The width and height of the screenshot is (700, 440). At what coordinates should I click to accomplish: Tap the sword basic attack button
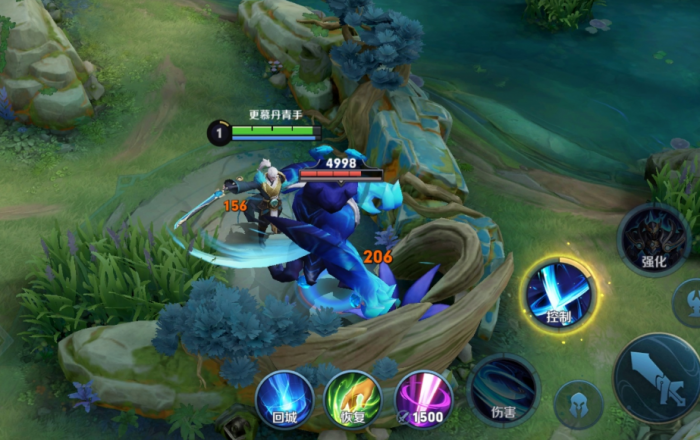click(658, 377)
